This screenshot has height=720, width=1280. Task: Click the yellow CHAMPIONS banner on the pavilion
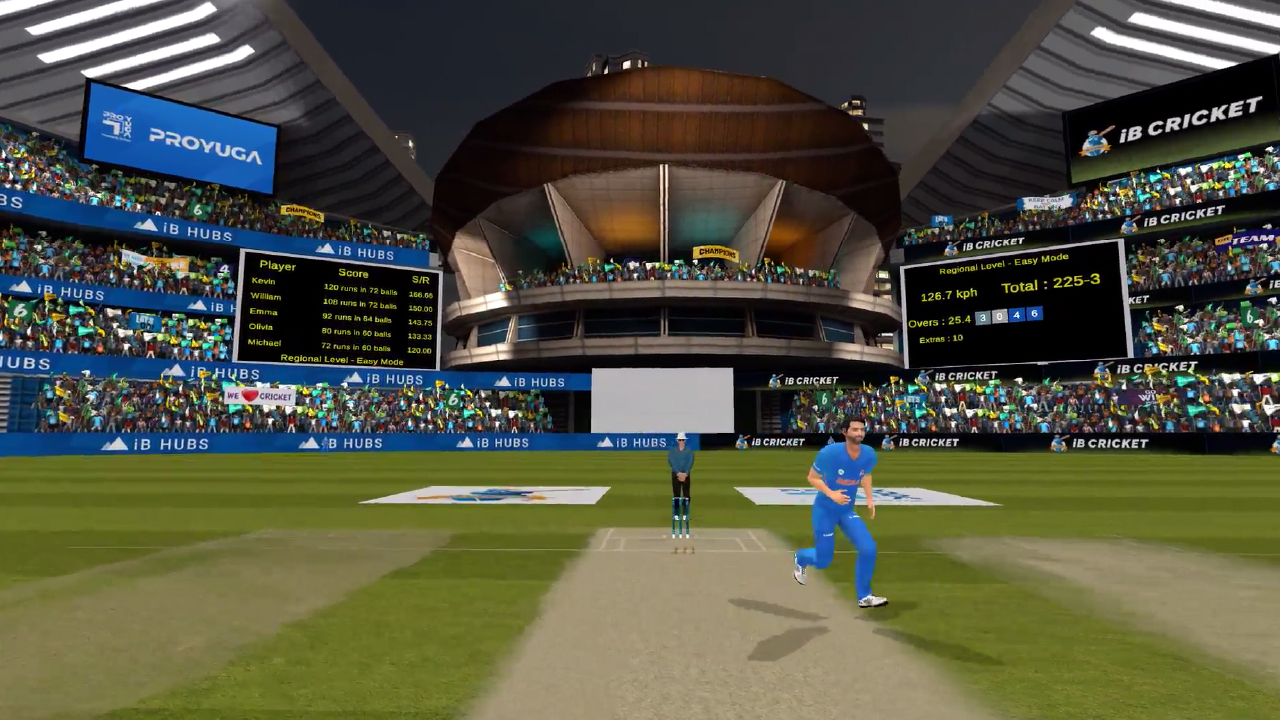[717, 252]
